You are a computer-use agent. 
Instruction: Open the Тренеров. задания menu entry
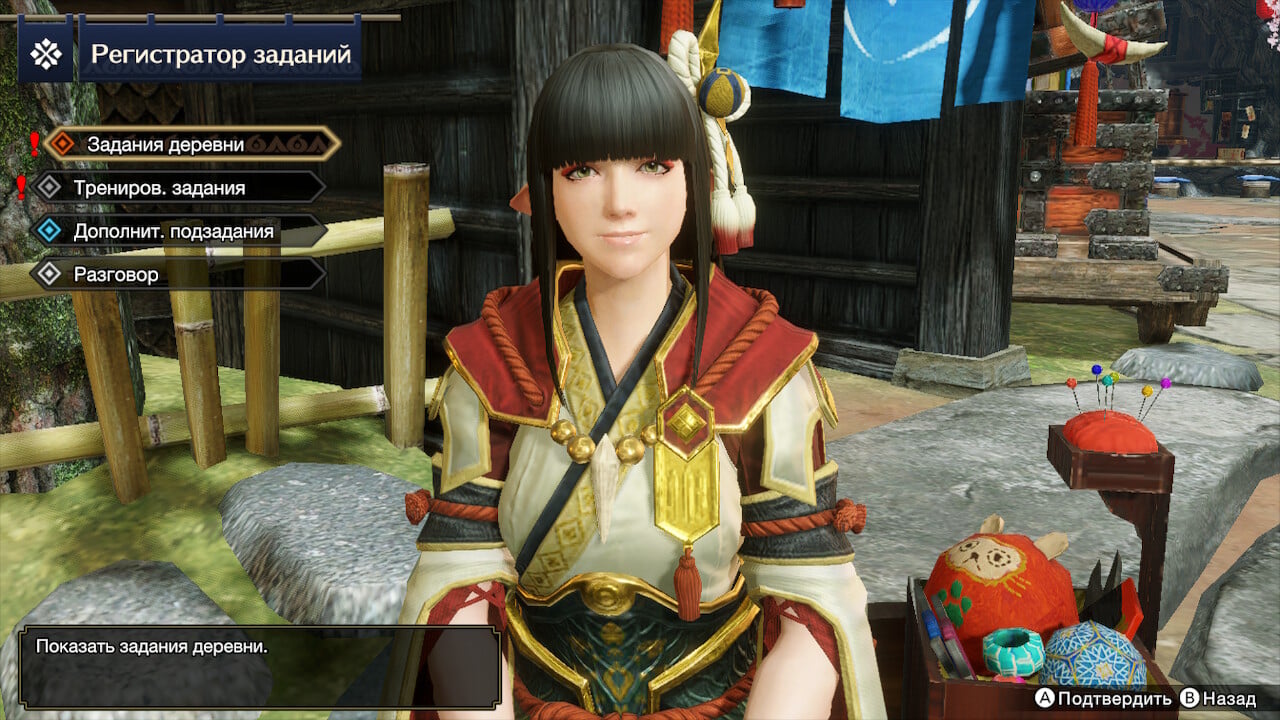click(160, 187)
